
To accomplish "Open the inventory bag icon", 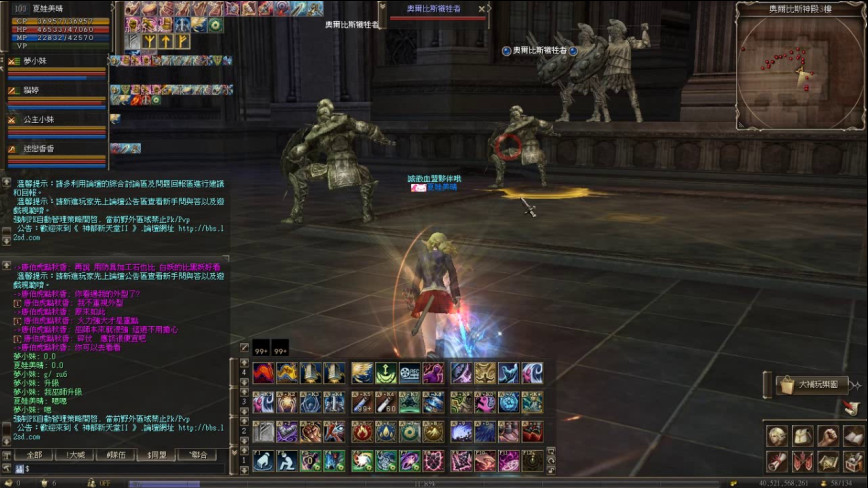I will point(802,436).
